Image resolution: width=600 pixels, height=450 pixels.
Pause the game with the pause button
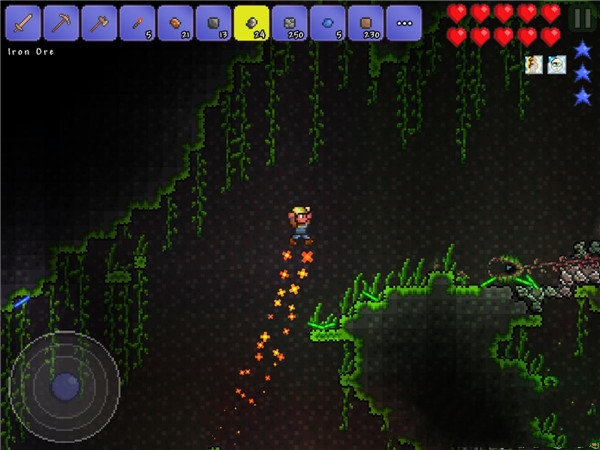[x=581, y=18]
